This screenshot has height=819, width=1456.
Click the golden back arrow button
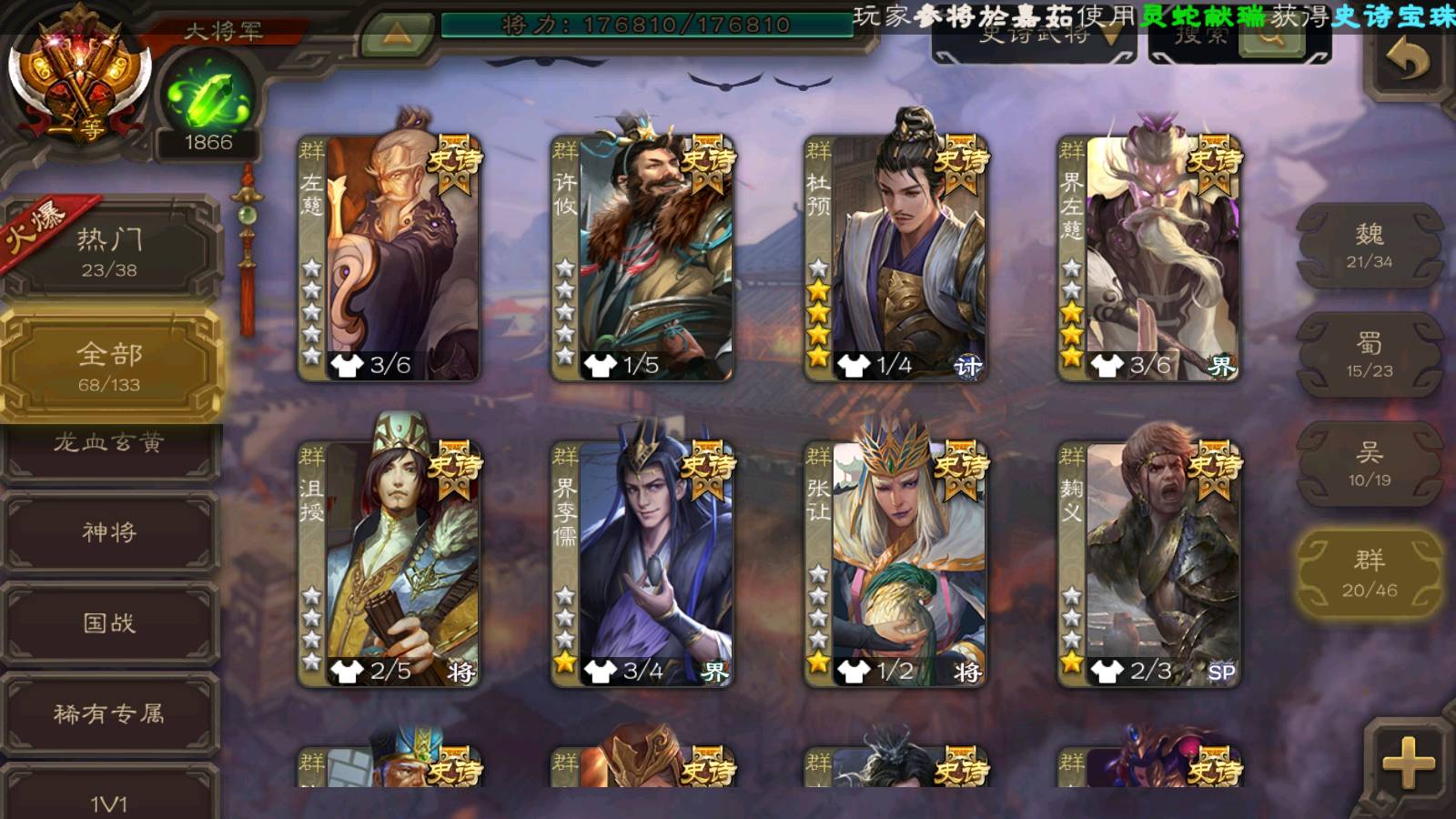tap(1407, 62)
